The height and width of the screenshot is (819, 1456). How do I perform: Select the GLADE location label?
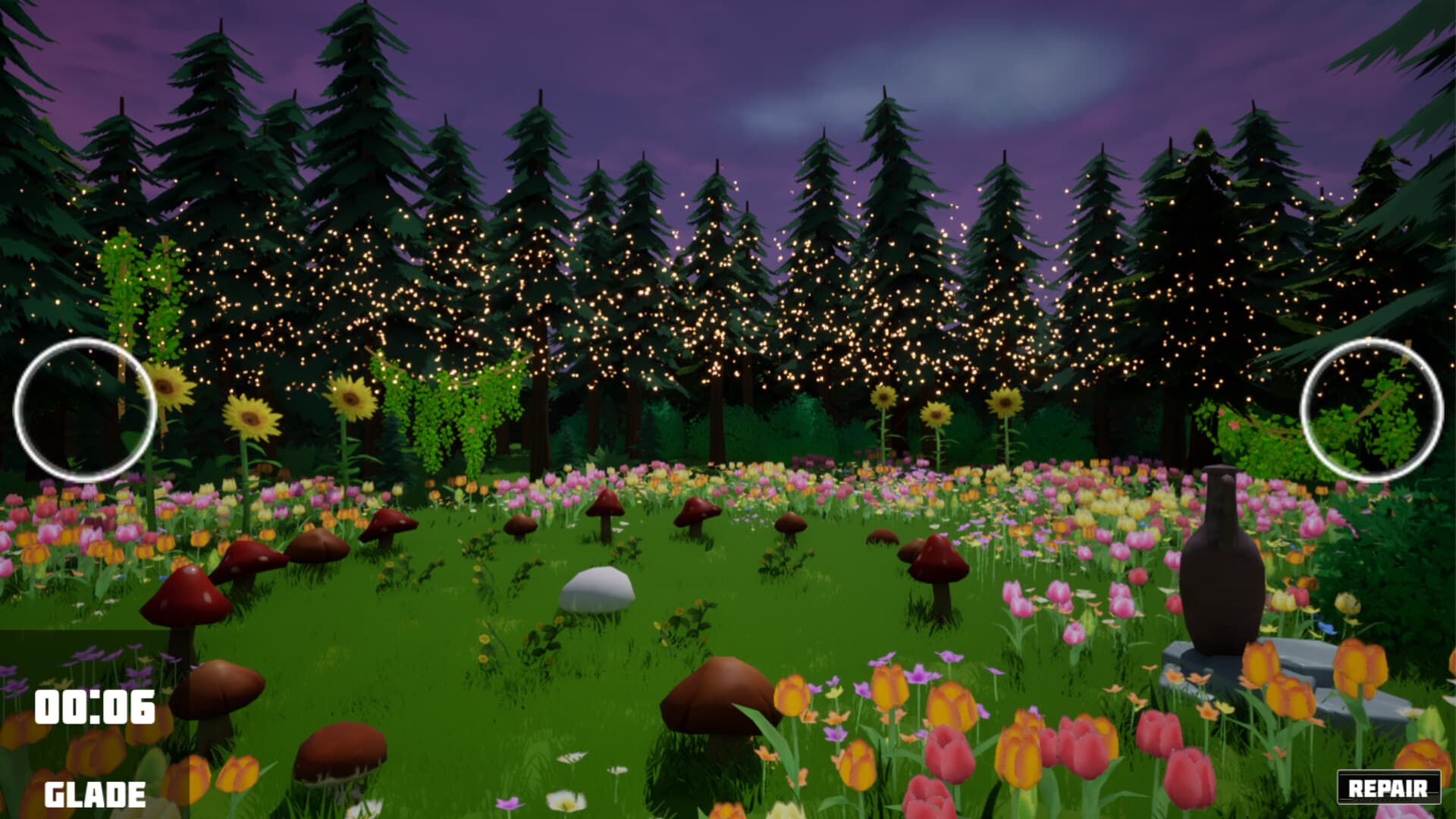click(x=93, y=793)
